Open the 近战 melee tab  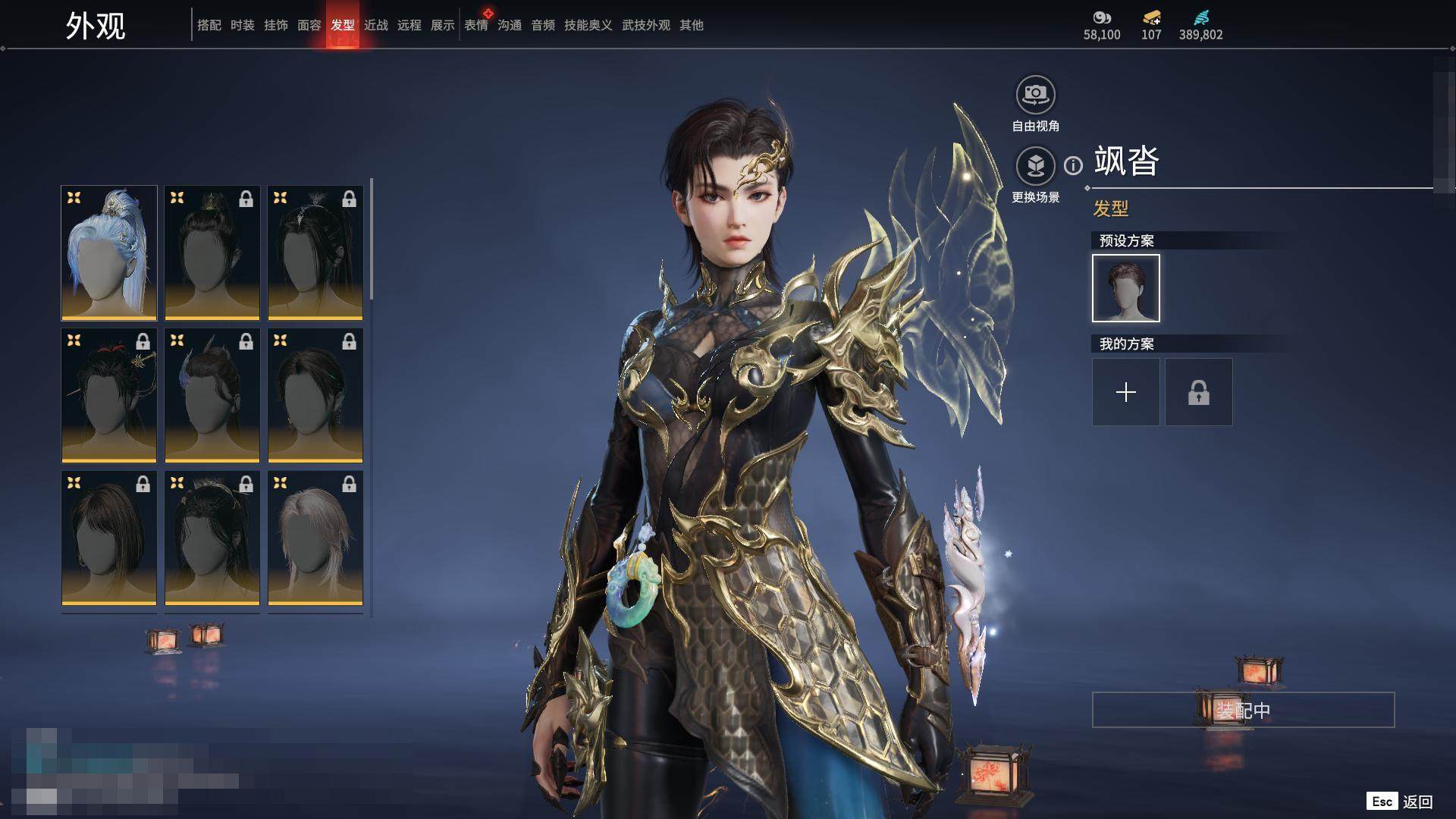[375, 25]
